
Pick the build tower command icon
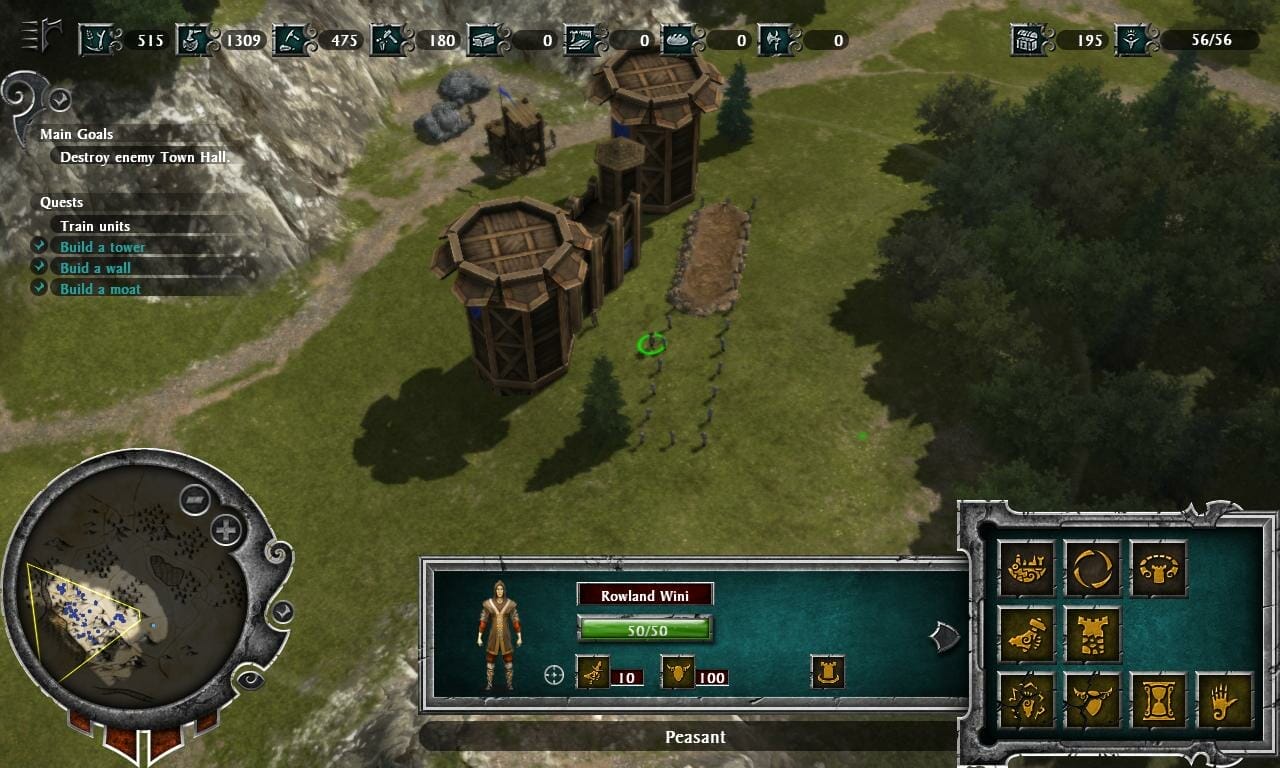click(1092, 634)
